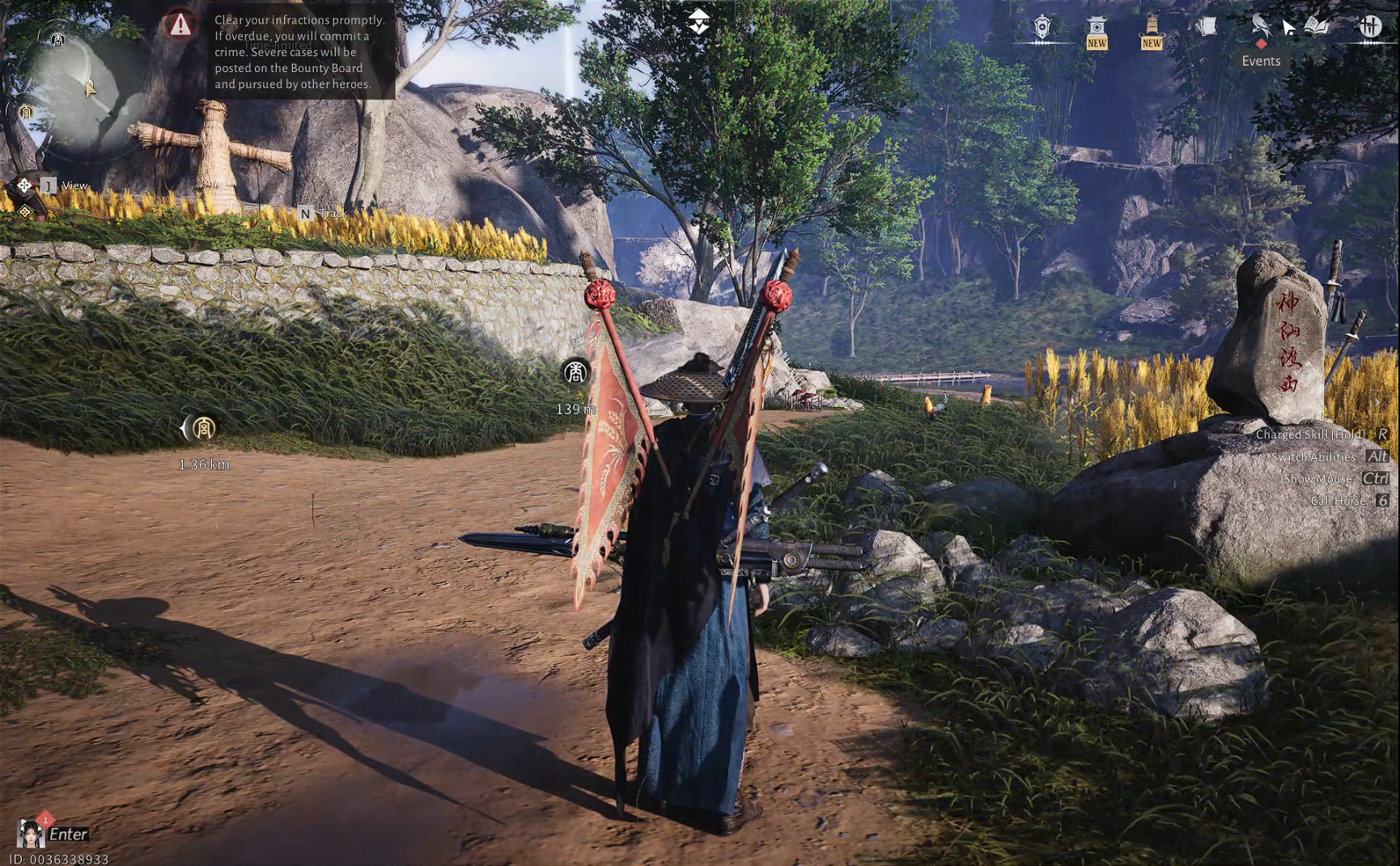Dismiss the infractions warning notification
The height and width of the screenshot is (866, 1400).
click(x=180, y=27)
